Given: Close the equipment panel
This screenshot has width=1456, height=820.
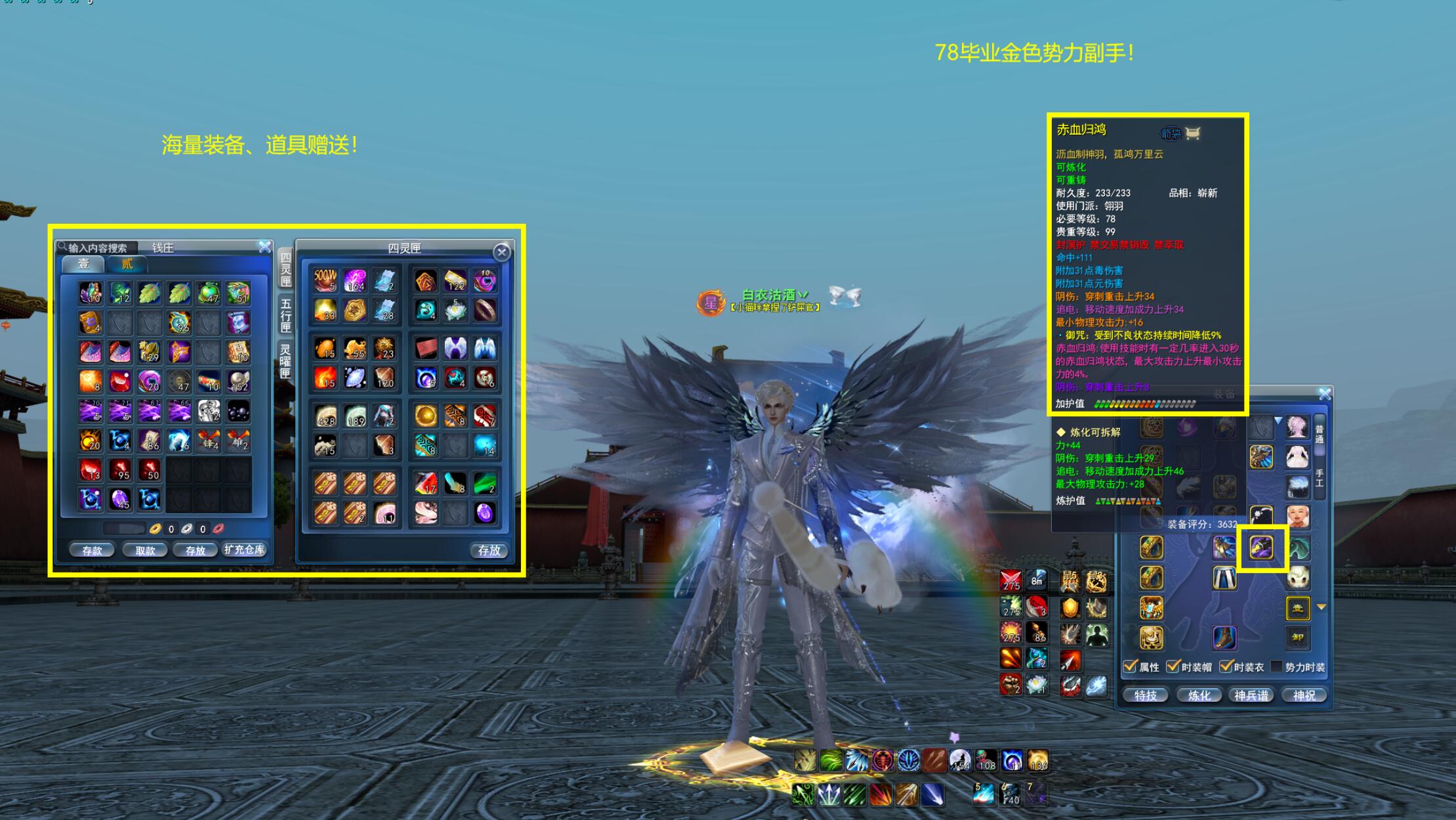Looking at the screenshot, I should [1325, 394].
